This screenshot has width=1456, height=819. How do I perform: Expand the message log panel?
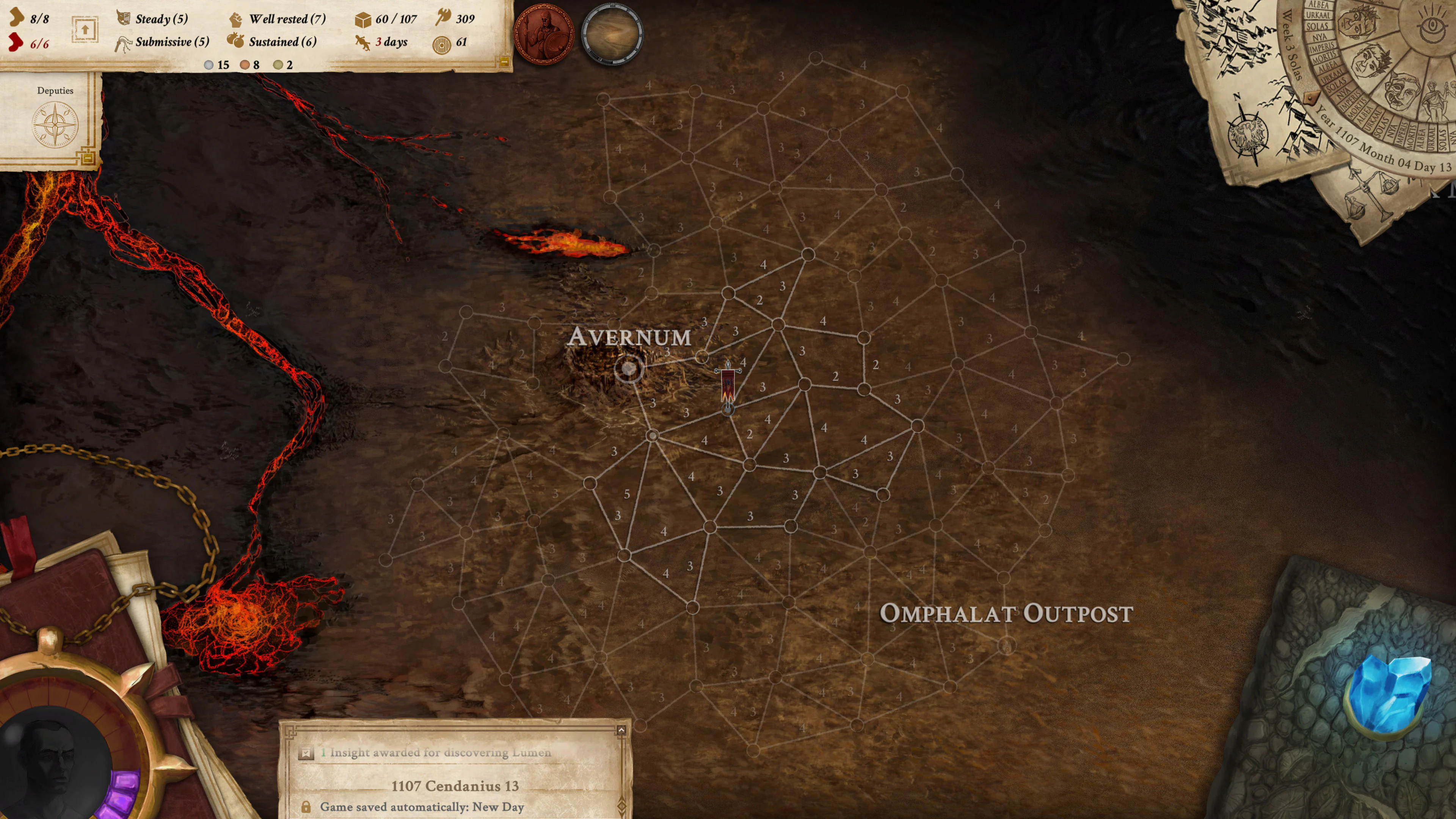click(x=621, y=730)
